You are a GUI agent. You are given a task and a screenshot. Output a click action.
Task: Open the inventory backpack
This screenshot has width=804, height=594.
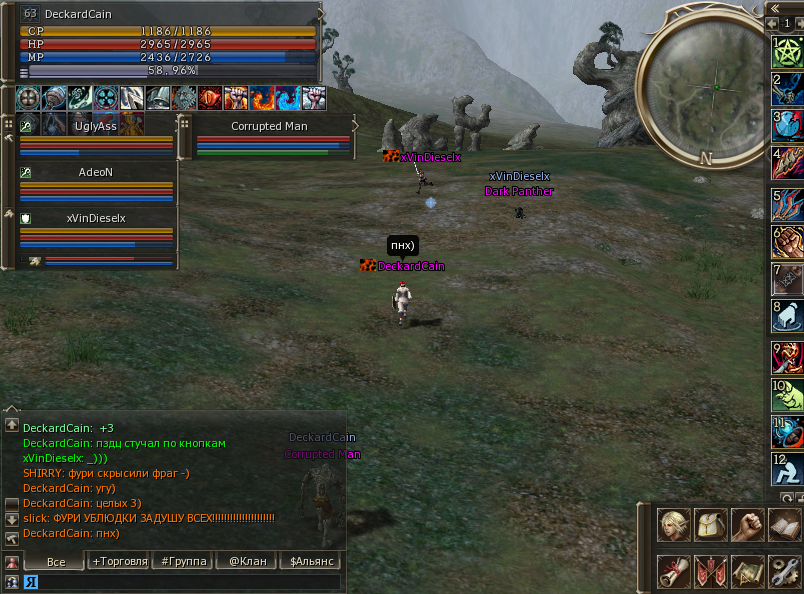710,524
